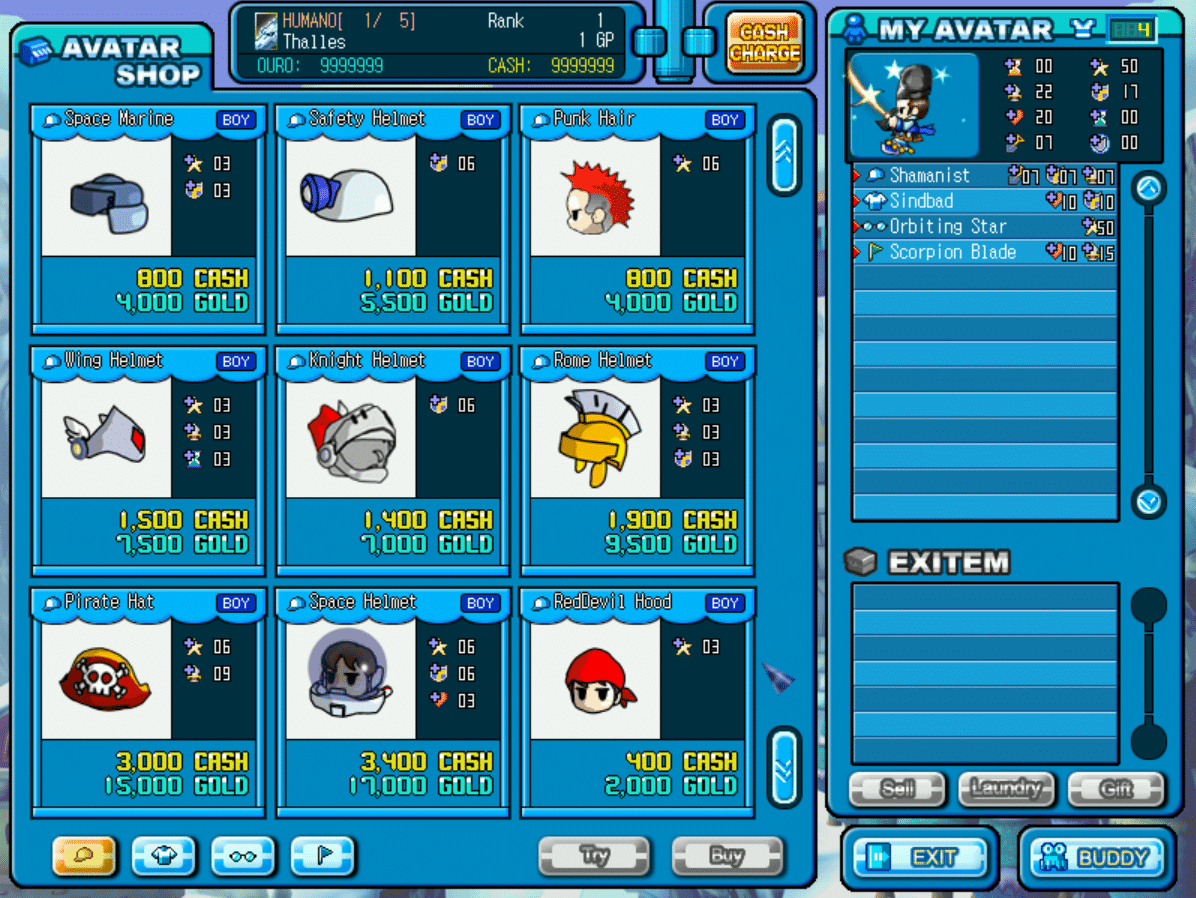Click the Try button
The width and height of the screenshot is (1196, 898).
click(x=594, y=856)
